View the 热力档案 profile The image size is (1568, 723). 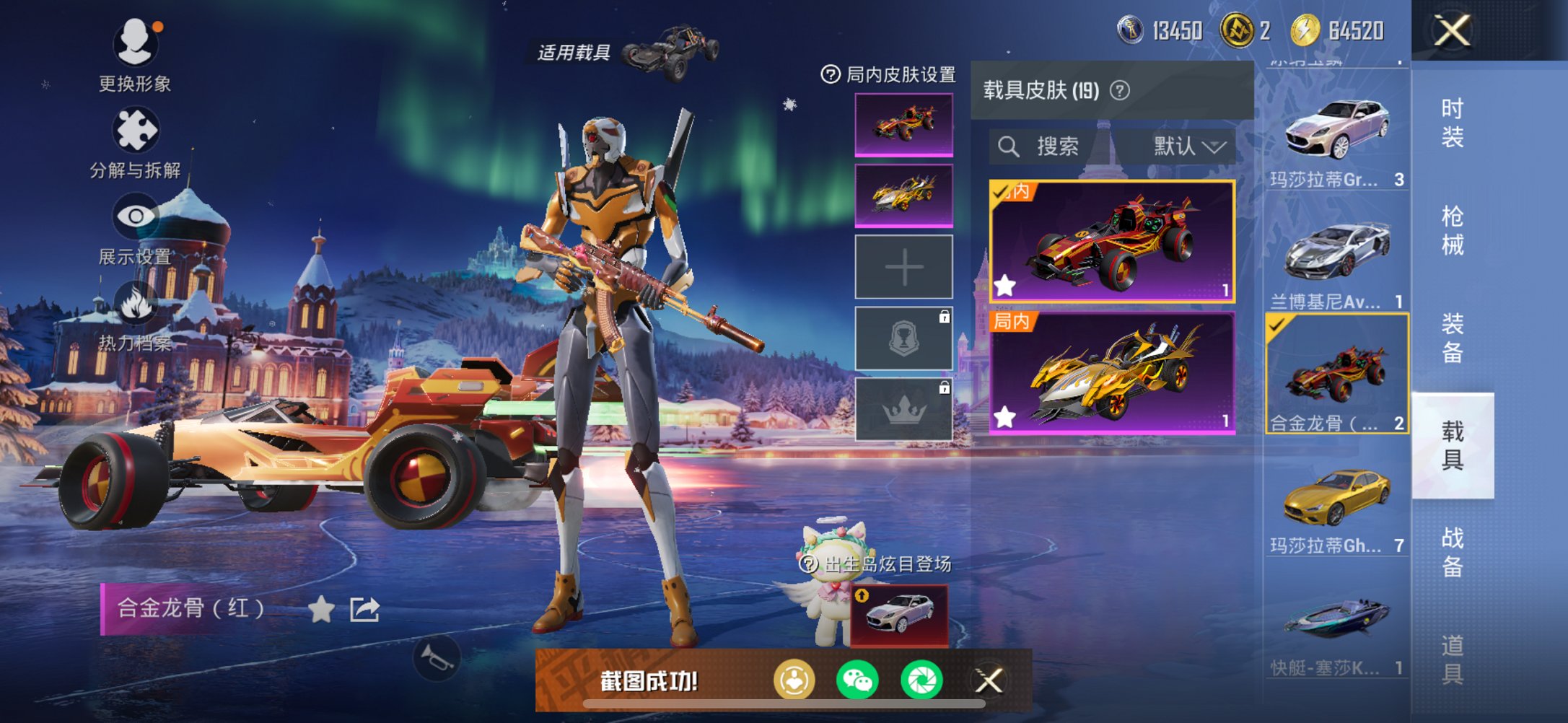137,307
